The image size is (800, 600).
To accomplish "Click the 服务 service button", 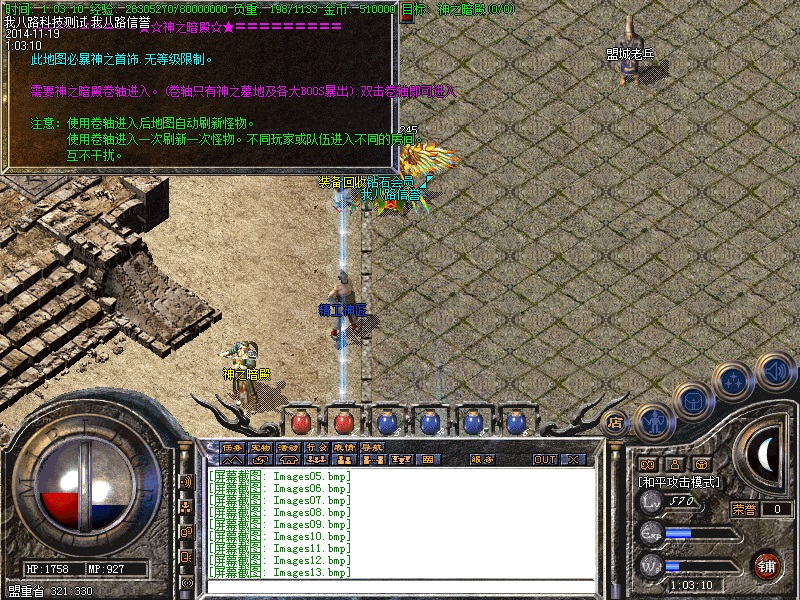I will pos(482,460).
